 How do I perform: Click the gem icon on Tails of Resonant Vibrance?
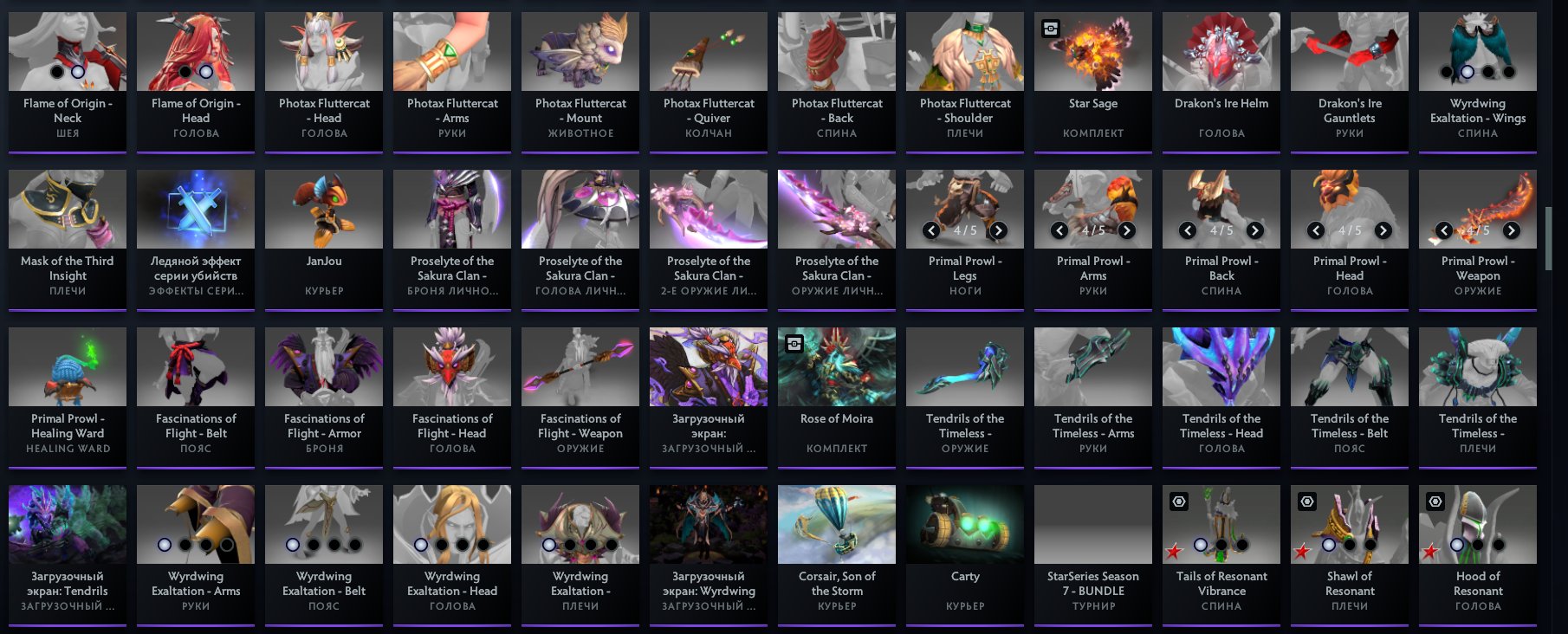[1177, 500]
